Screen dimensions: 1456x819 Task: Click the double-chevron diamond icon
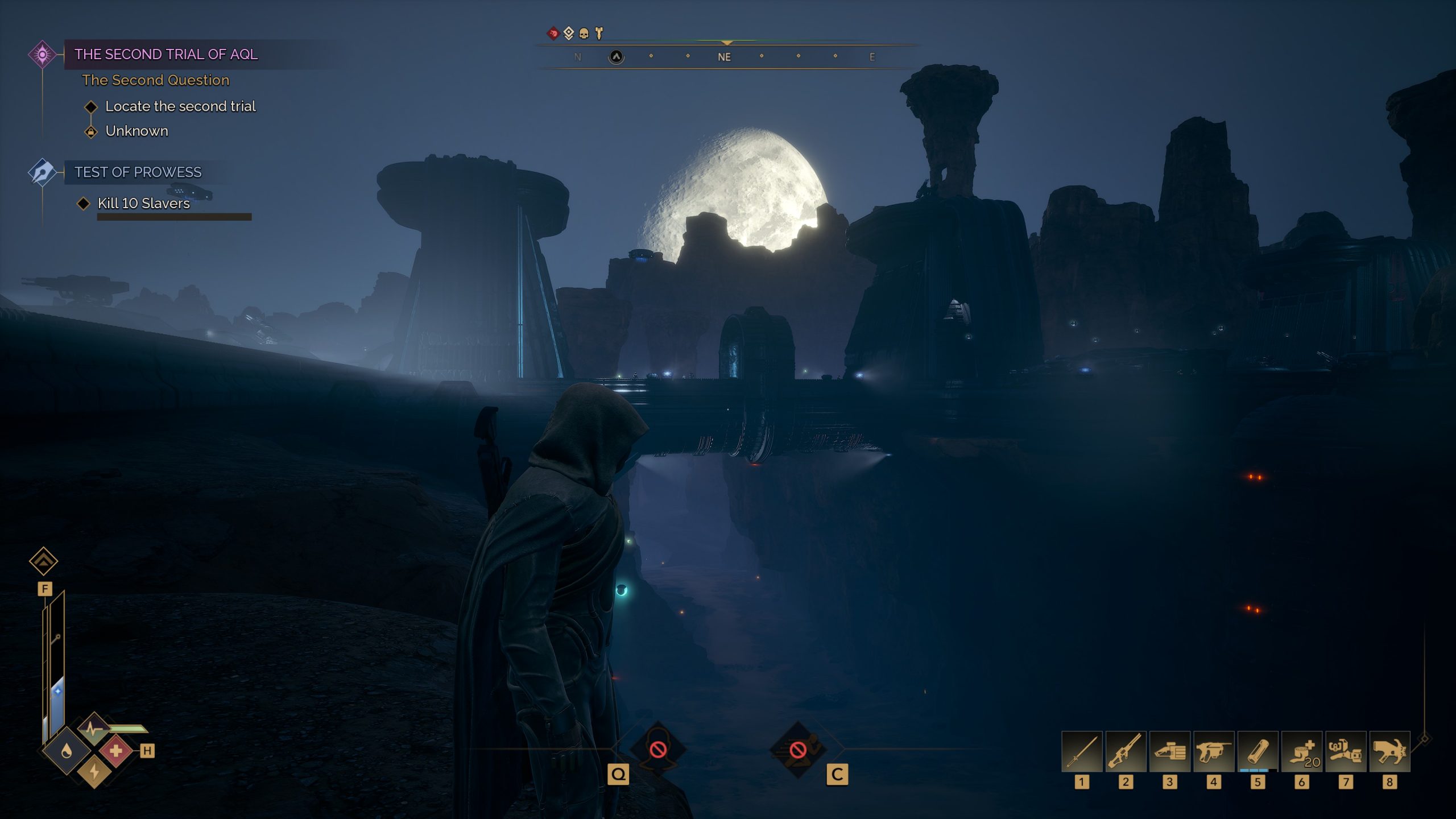pos(44,561)
